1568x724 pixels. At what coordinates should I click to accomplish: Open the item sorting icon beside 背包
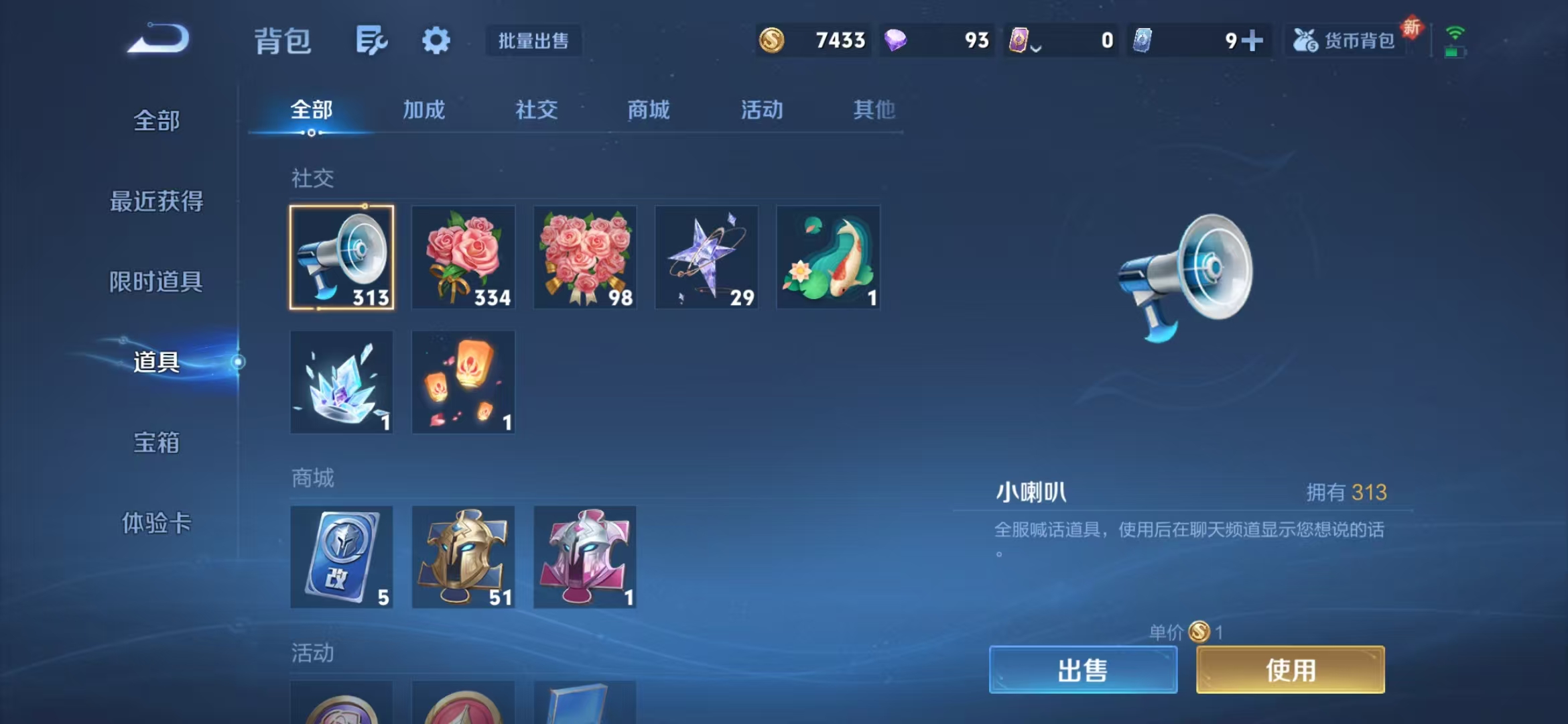pos(373,40)
